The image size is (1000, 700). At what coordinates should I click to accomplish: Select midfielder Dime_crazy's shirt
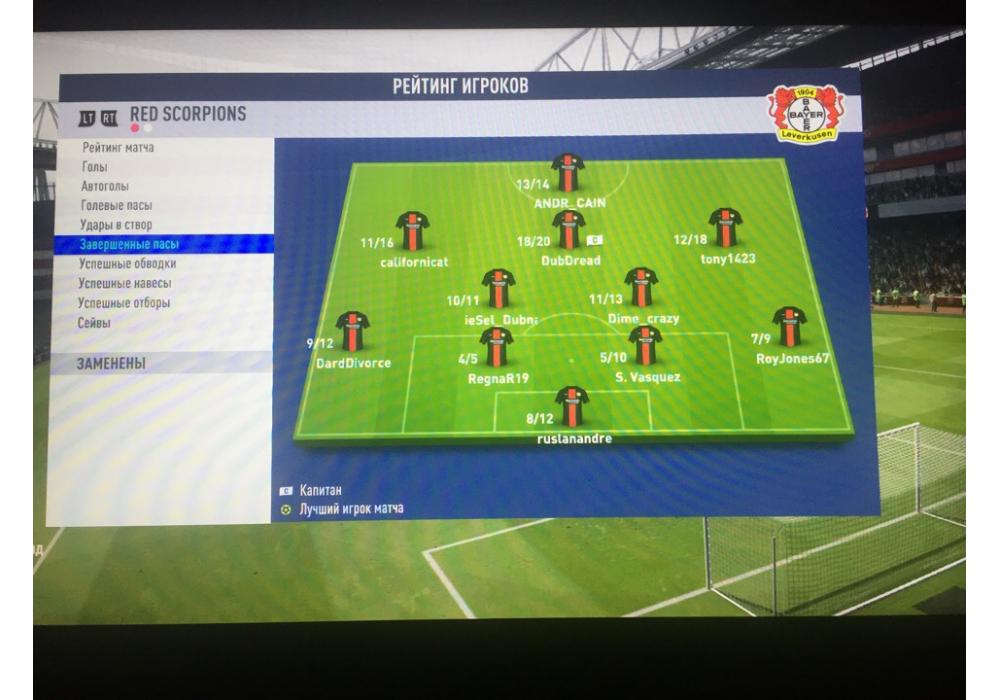pyautogui.click(x=641, y=287)
